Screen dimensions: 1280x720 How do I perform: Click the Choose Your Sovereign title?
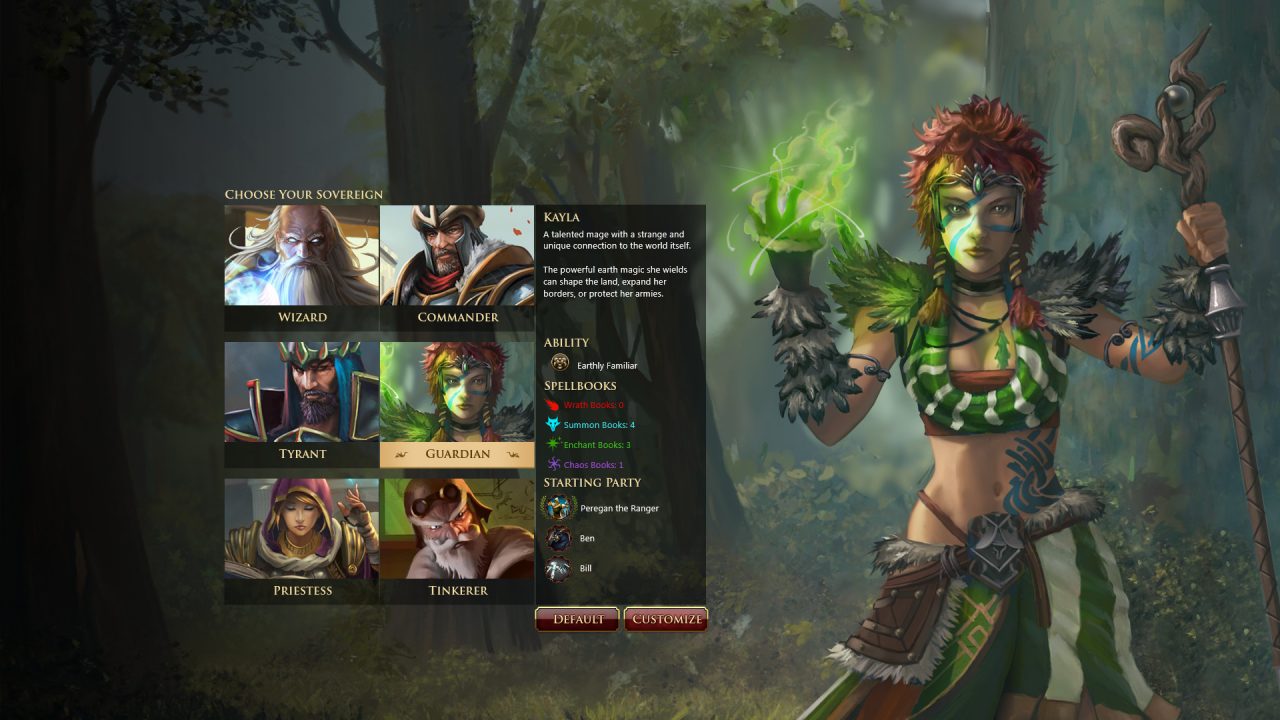[302, 194]
